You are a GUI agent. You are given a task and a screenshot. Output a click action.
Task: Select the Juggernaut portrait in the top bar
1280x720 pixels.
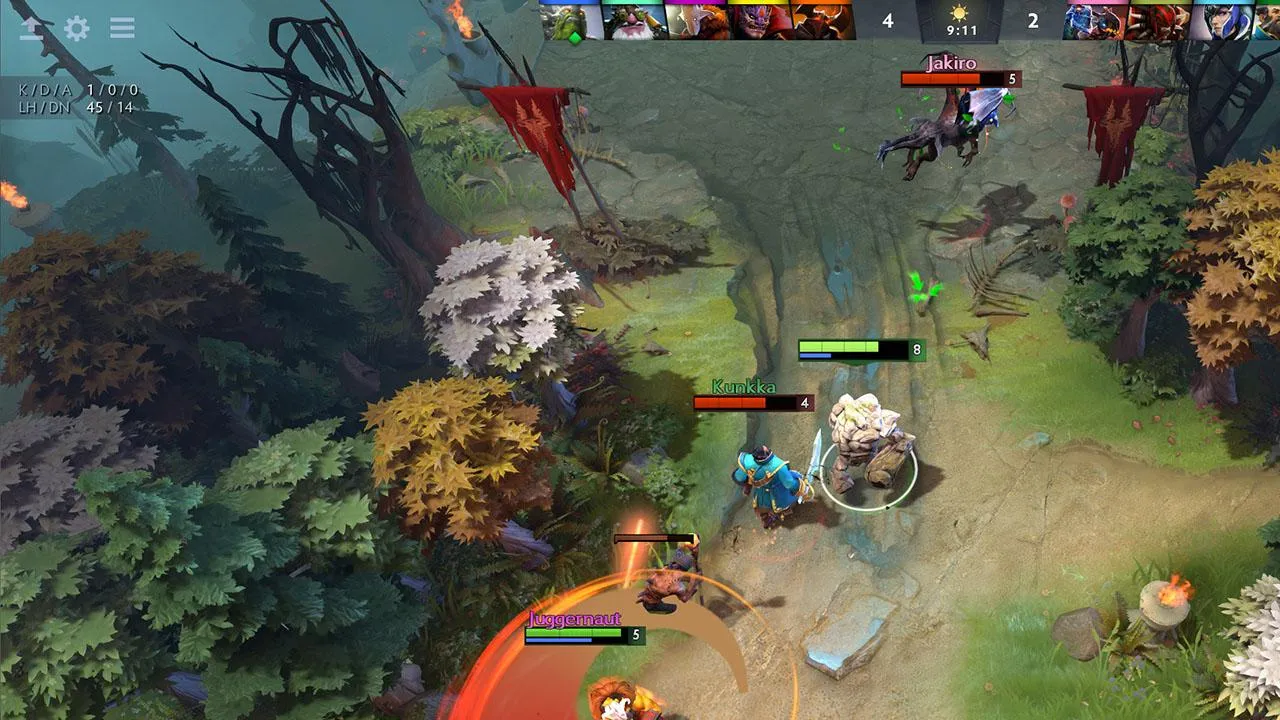tap(697, 21)
